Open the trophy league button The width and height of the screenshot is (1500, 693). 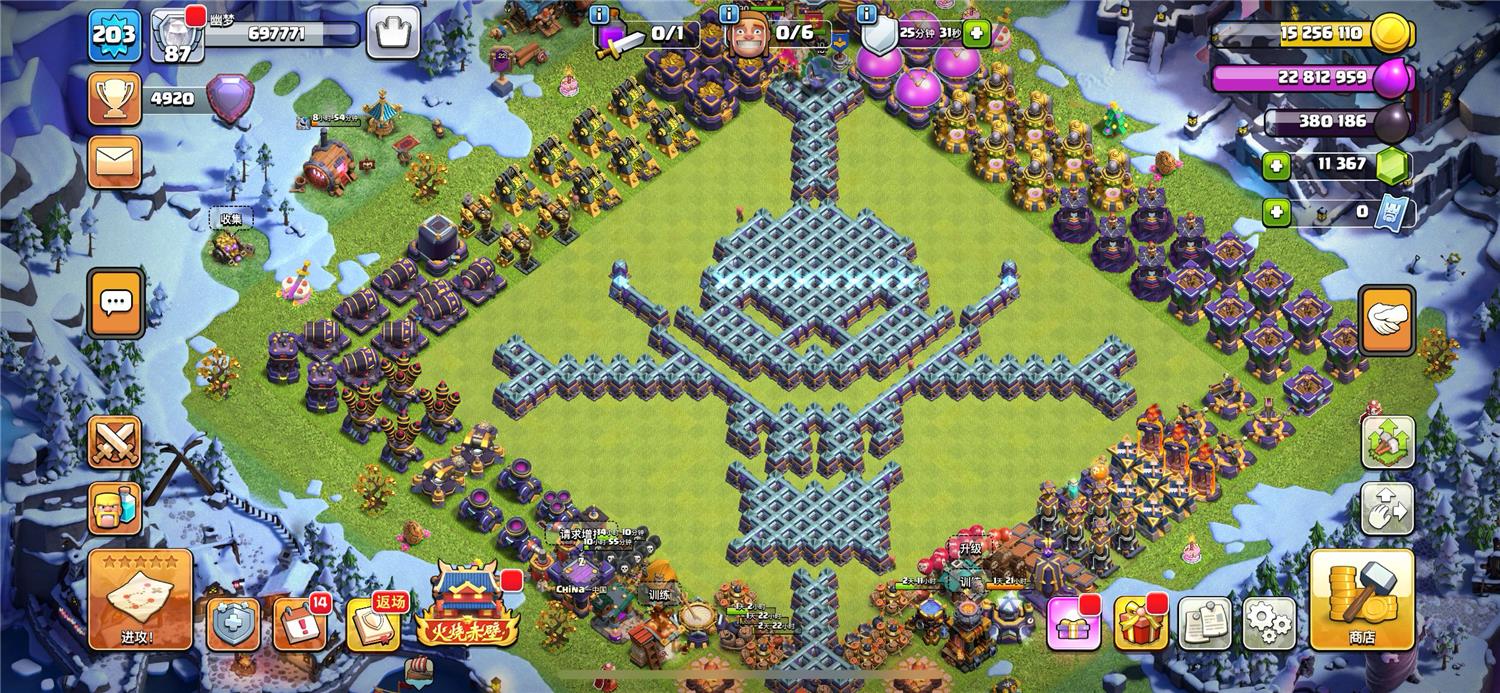(x=114, y=99)
